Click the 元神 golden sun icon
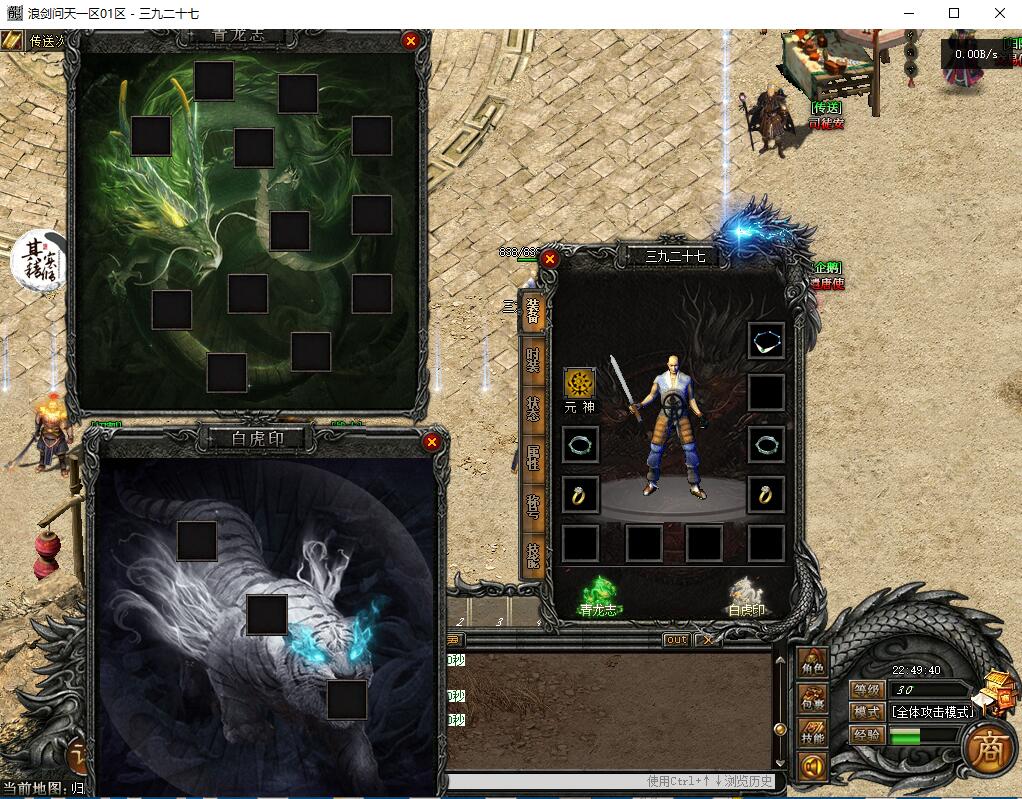The width and height of the screenshot is (1022, 799). click(579, 383)
